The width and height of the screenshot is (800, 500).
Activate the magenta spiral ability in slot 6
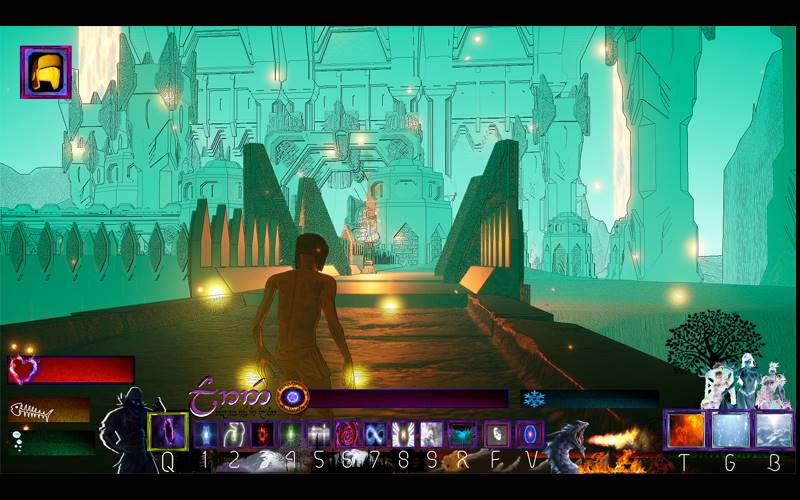(x=347, y=434)
